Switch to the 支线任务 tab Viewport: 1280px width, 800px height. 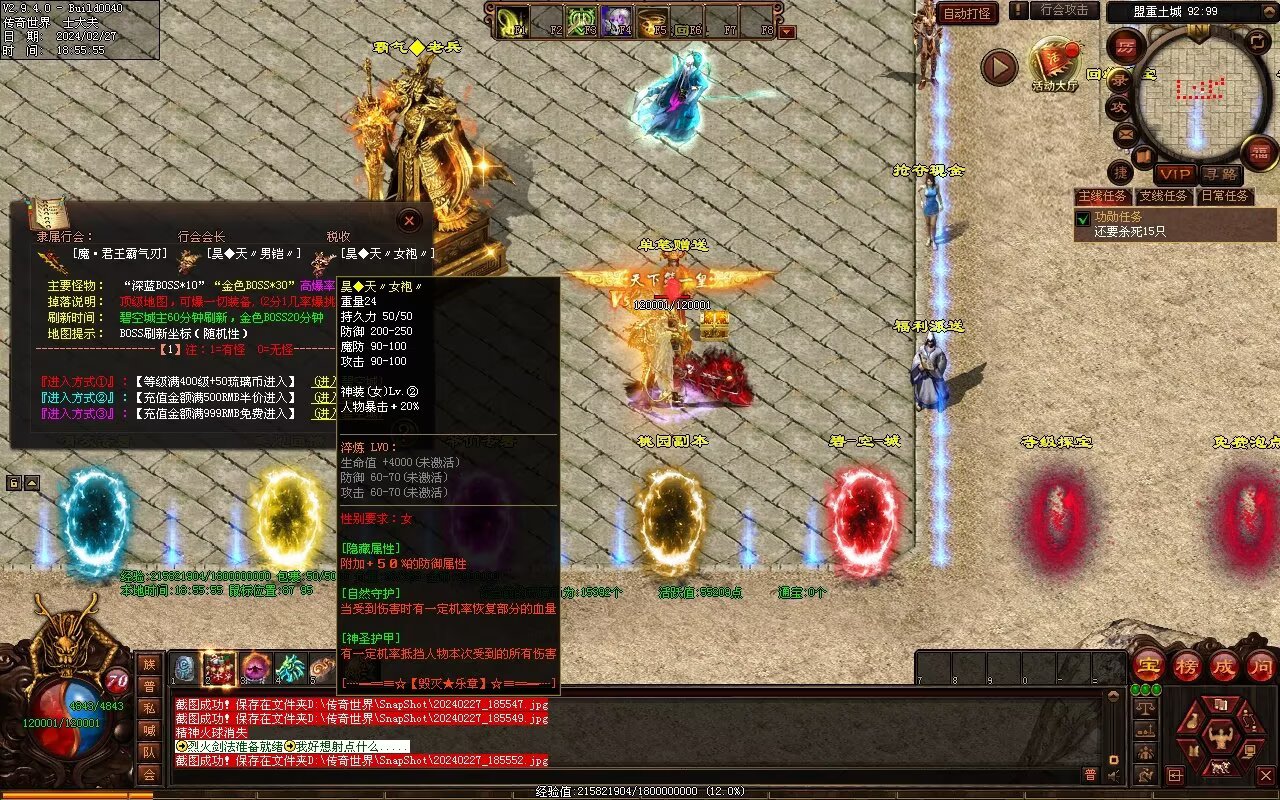[x=1163, y=196]
